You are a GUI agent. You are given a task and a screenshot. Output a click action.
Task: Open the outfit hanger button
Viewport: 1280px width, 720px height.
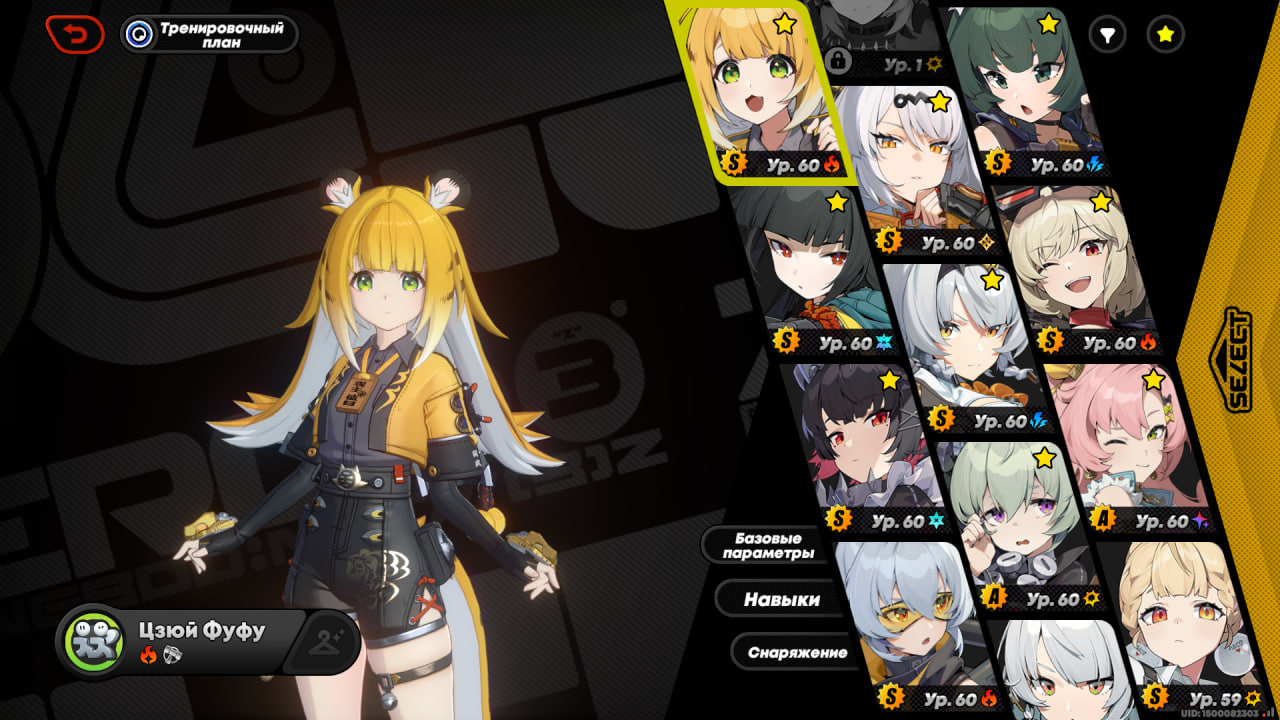[323, 640]
